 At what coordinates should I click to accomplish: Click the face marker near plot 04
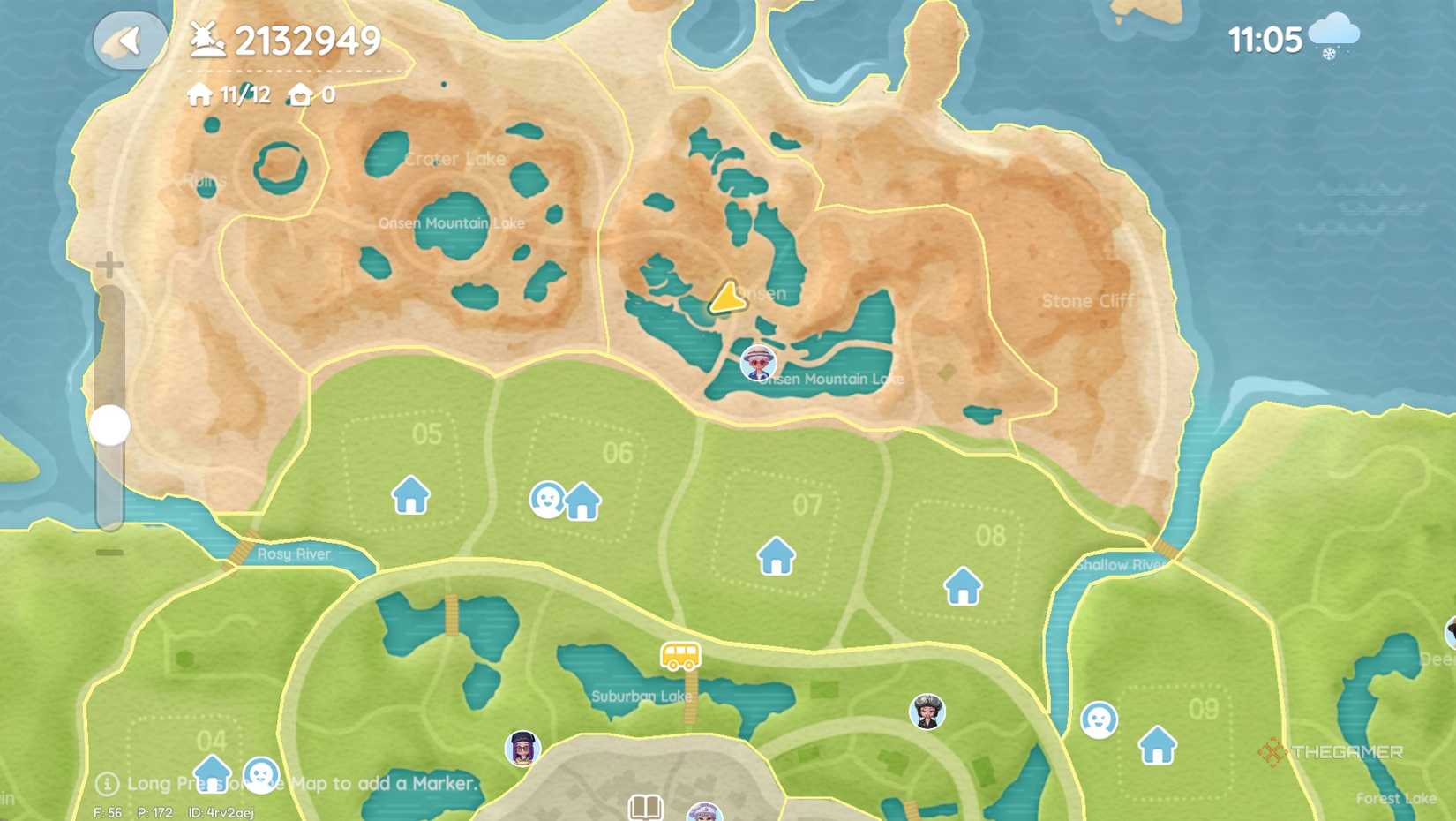point(261,773)
